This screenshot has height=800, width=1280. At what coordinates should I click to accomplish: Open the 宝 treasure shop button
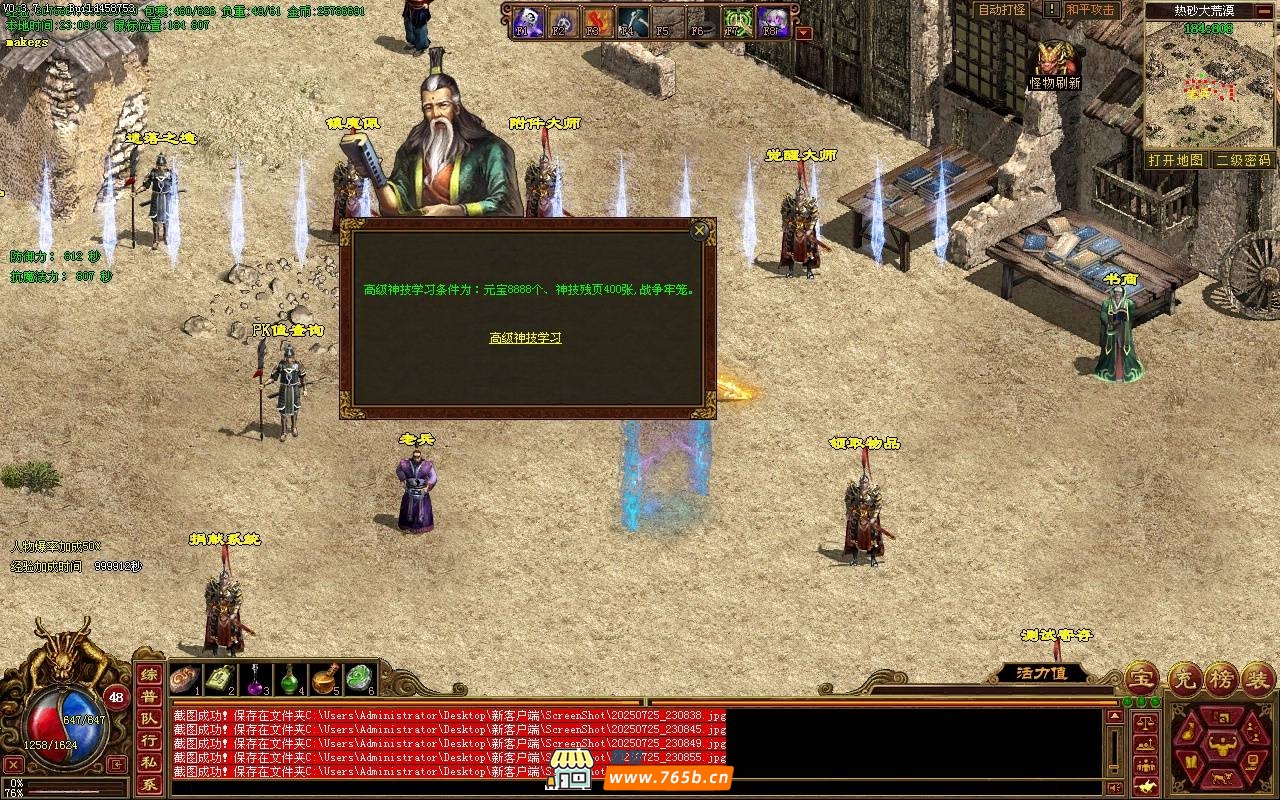click(1141, 678)
